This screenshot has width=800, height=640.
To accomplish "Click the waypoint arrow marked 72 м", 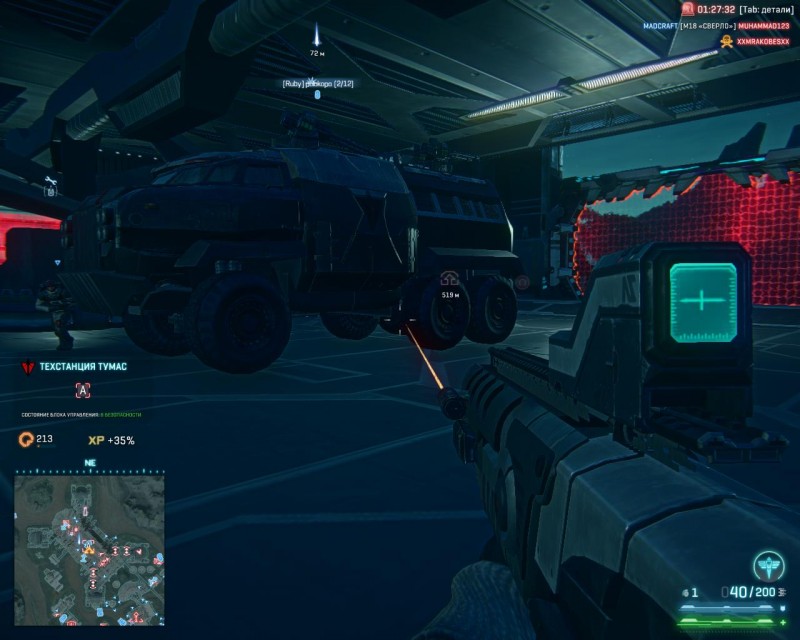I will point(317,33).
